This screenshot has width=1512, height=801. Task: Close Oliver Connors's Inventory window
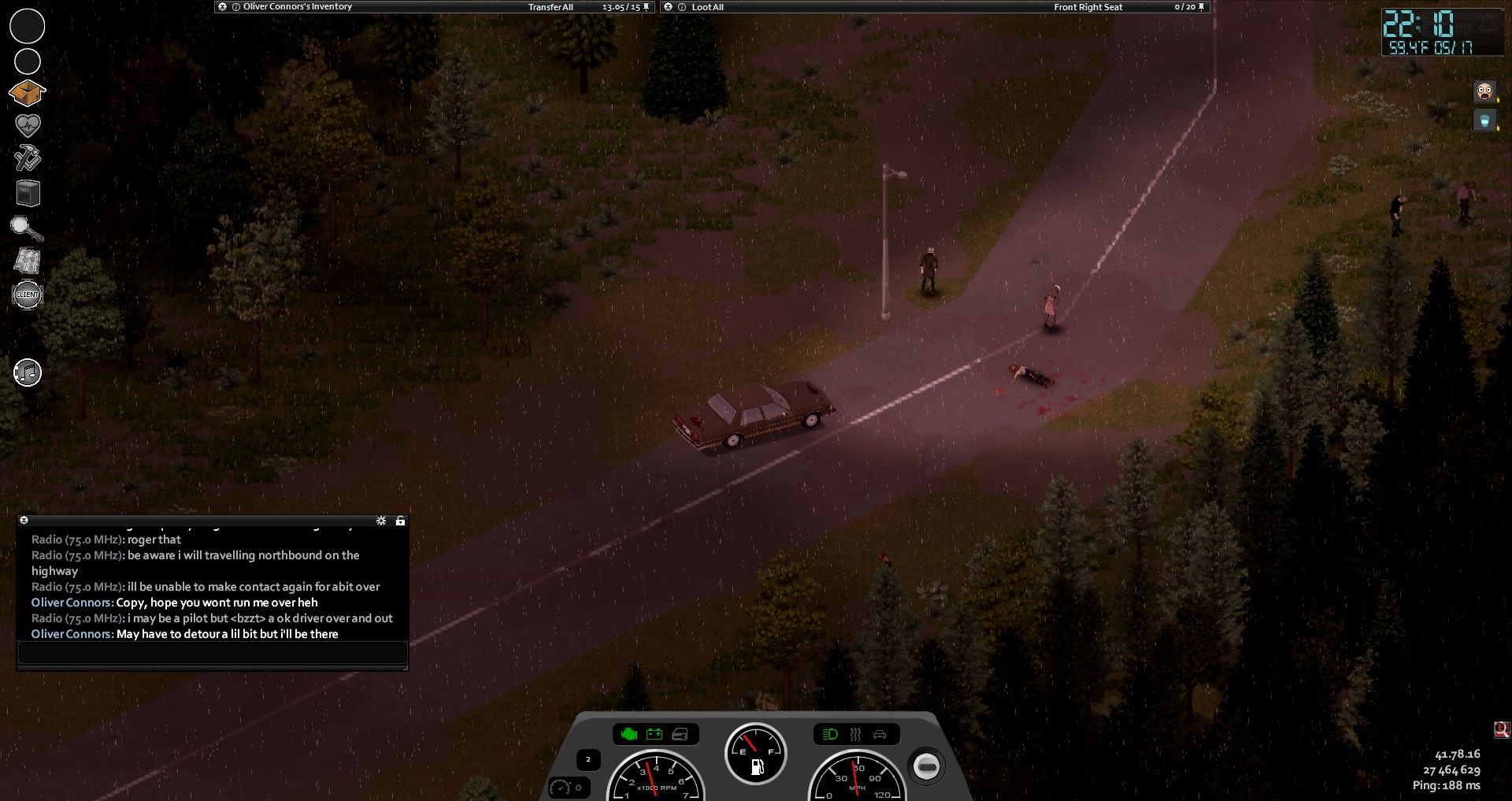point(223,6)
